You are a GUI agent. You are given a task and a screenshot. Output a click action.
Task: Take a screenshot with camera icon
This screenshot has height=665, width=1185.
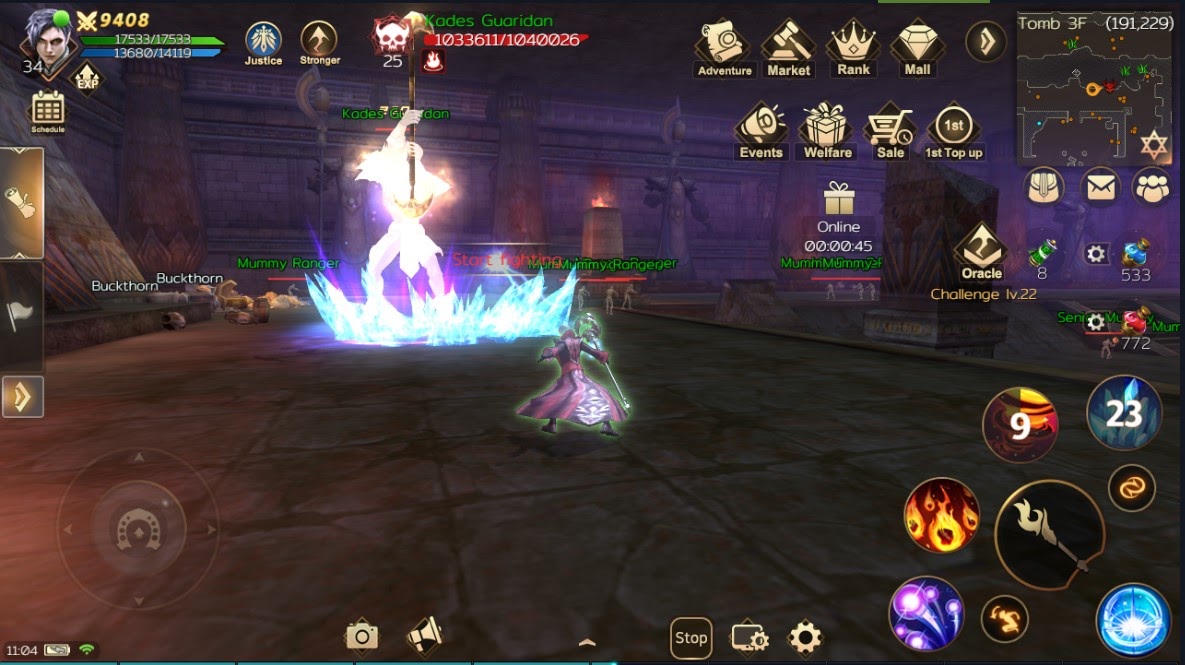click(x=361, y=636)
